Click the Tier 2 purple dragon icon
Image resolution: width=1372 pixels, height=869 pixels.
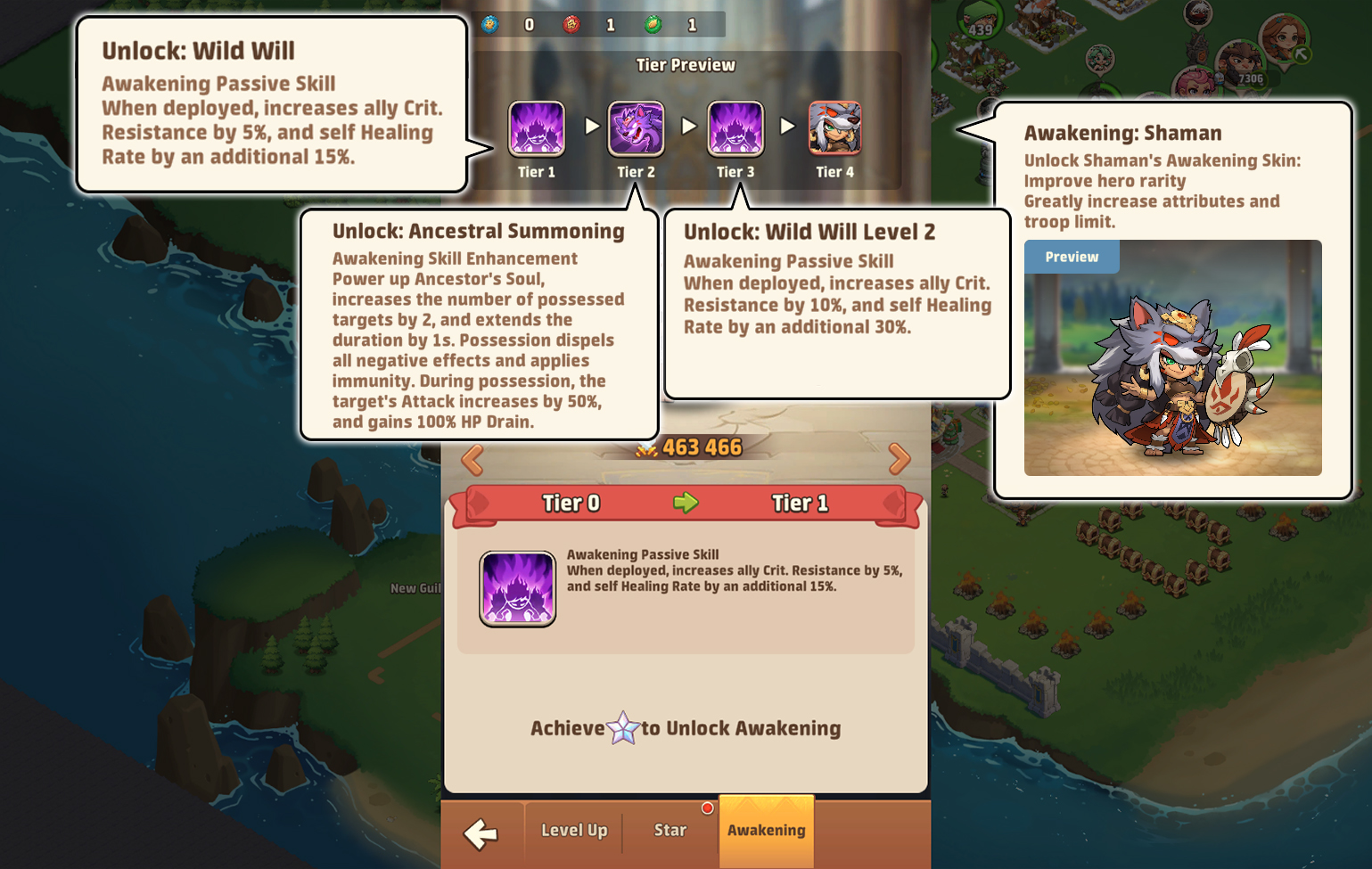[636, 127]
